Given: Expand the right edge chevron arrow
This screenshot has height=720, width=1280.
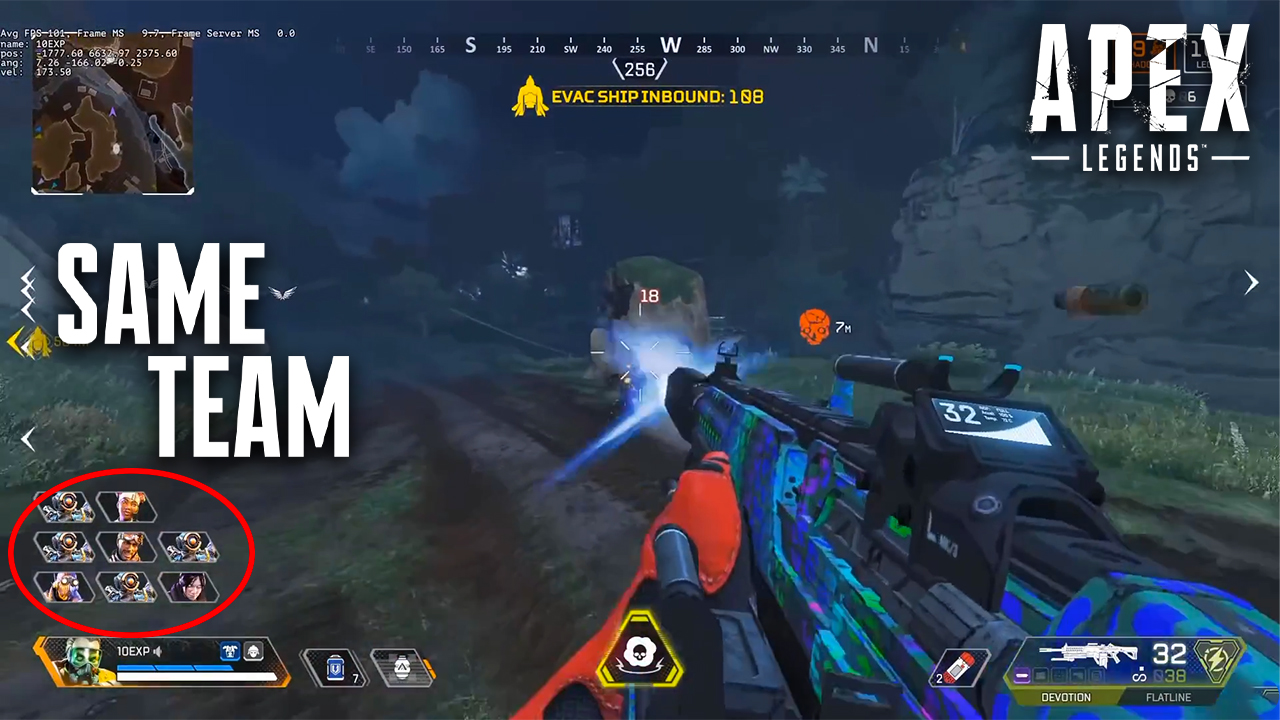Looking at the screenshot, I should tap(1251, 282).
